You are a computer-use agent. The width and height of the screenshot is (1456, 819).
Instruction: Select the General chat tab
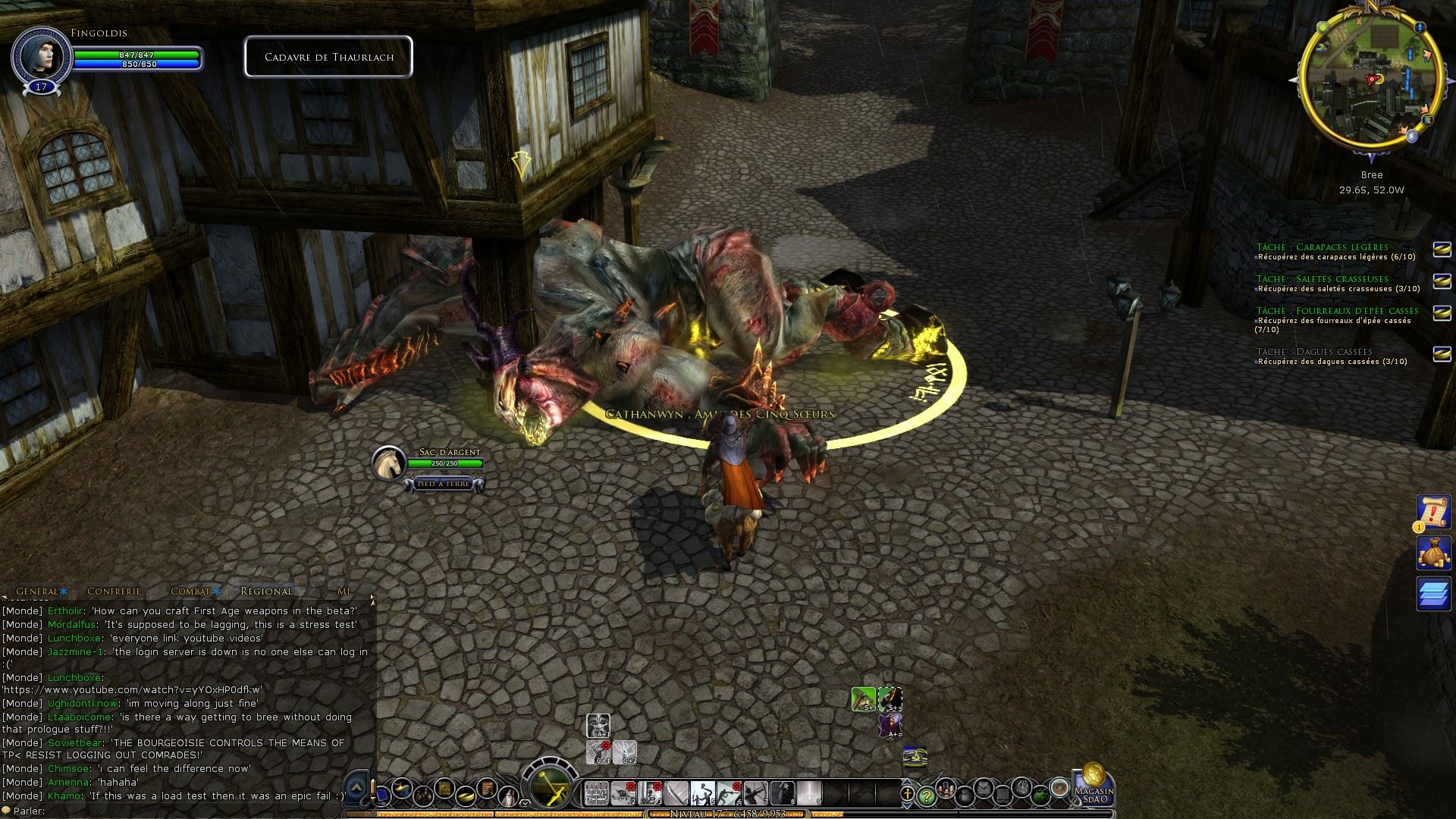tap(37, 591)
